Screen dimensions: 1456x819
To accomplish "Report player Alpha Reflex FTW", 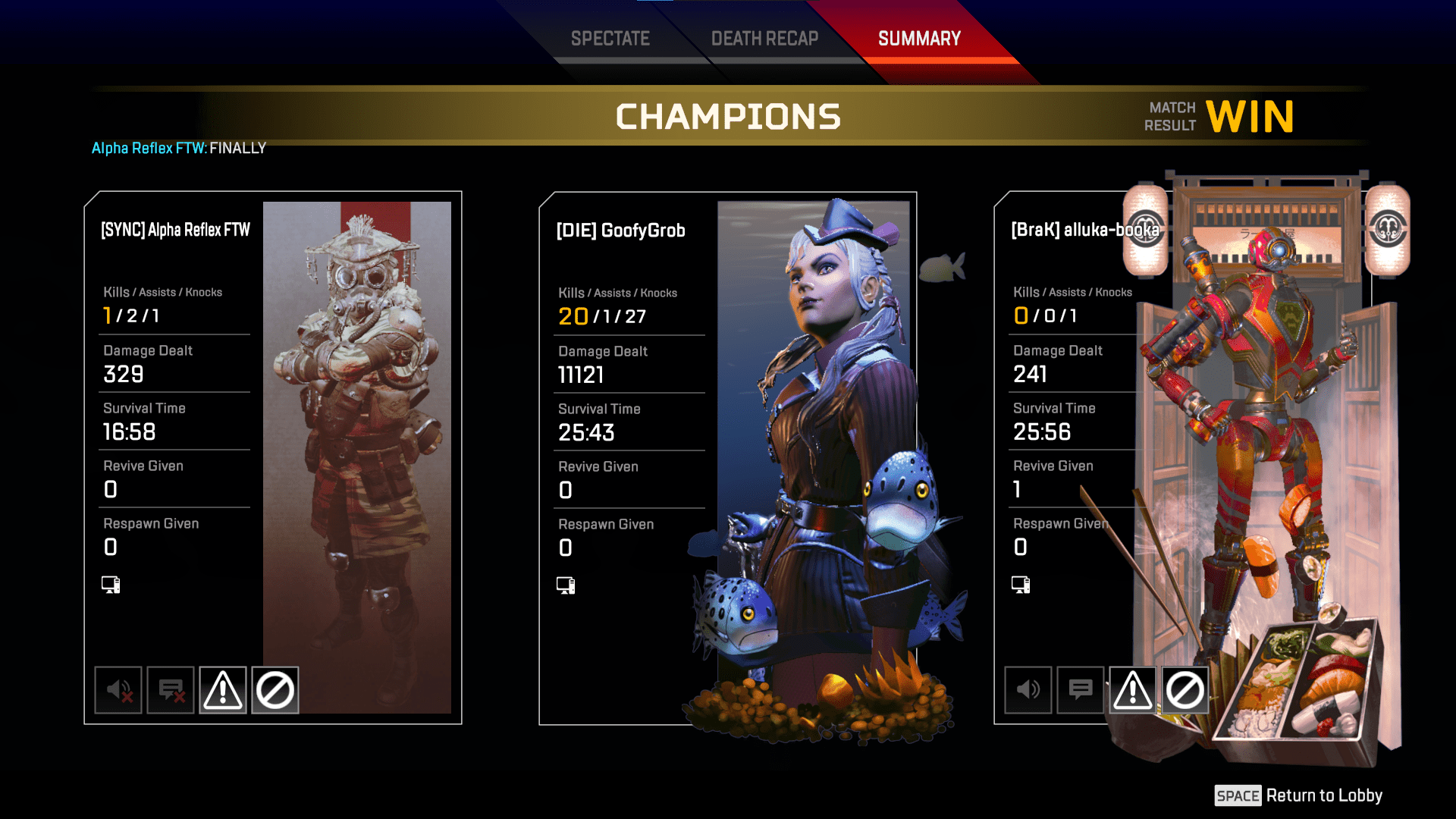I will click(x=223, y=690).
